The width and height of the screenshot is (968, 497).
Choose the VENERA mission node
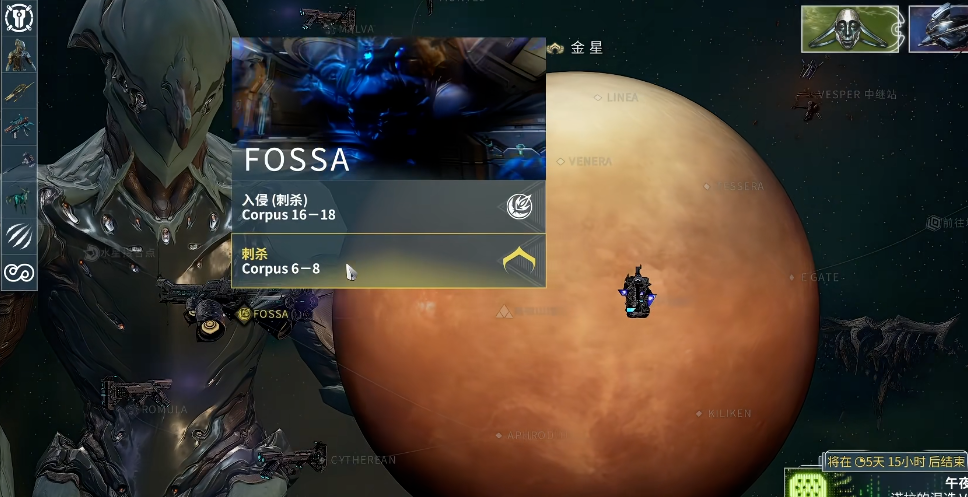(x=561, y=161)
